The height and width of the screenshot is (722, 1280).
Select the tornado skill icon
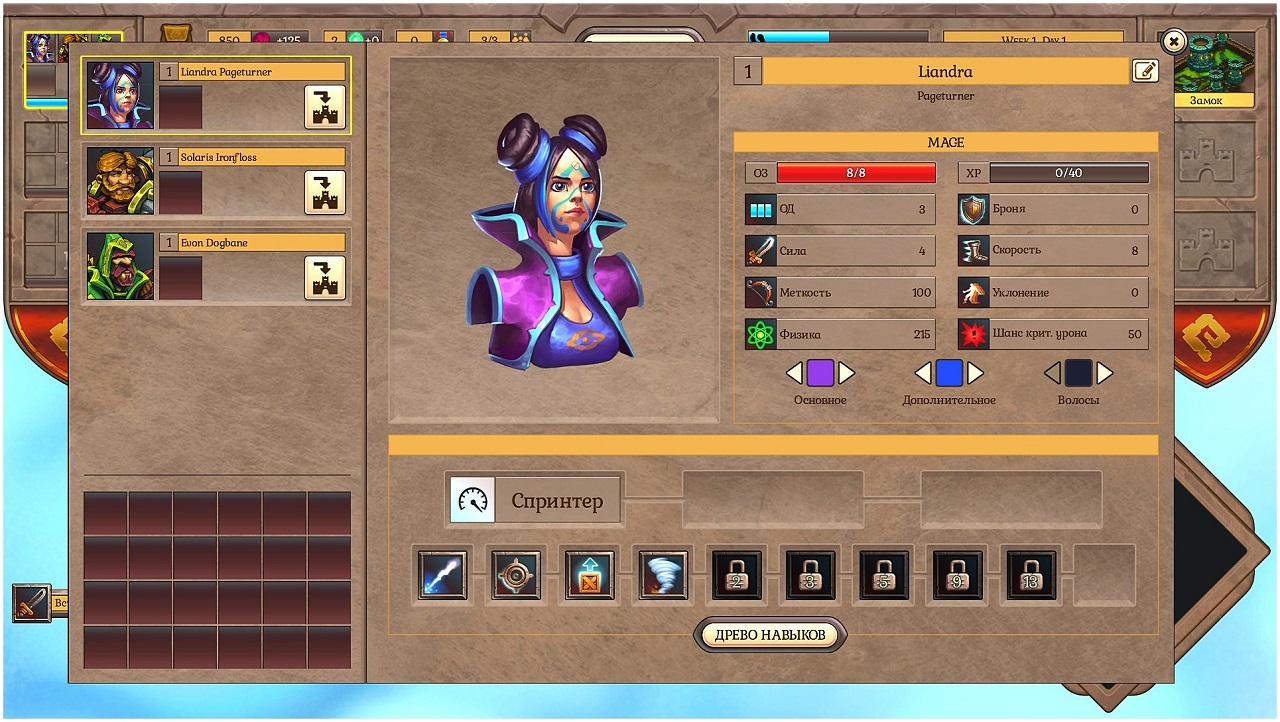point(664,575)
